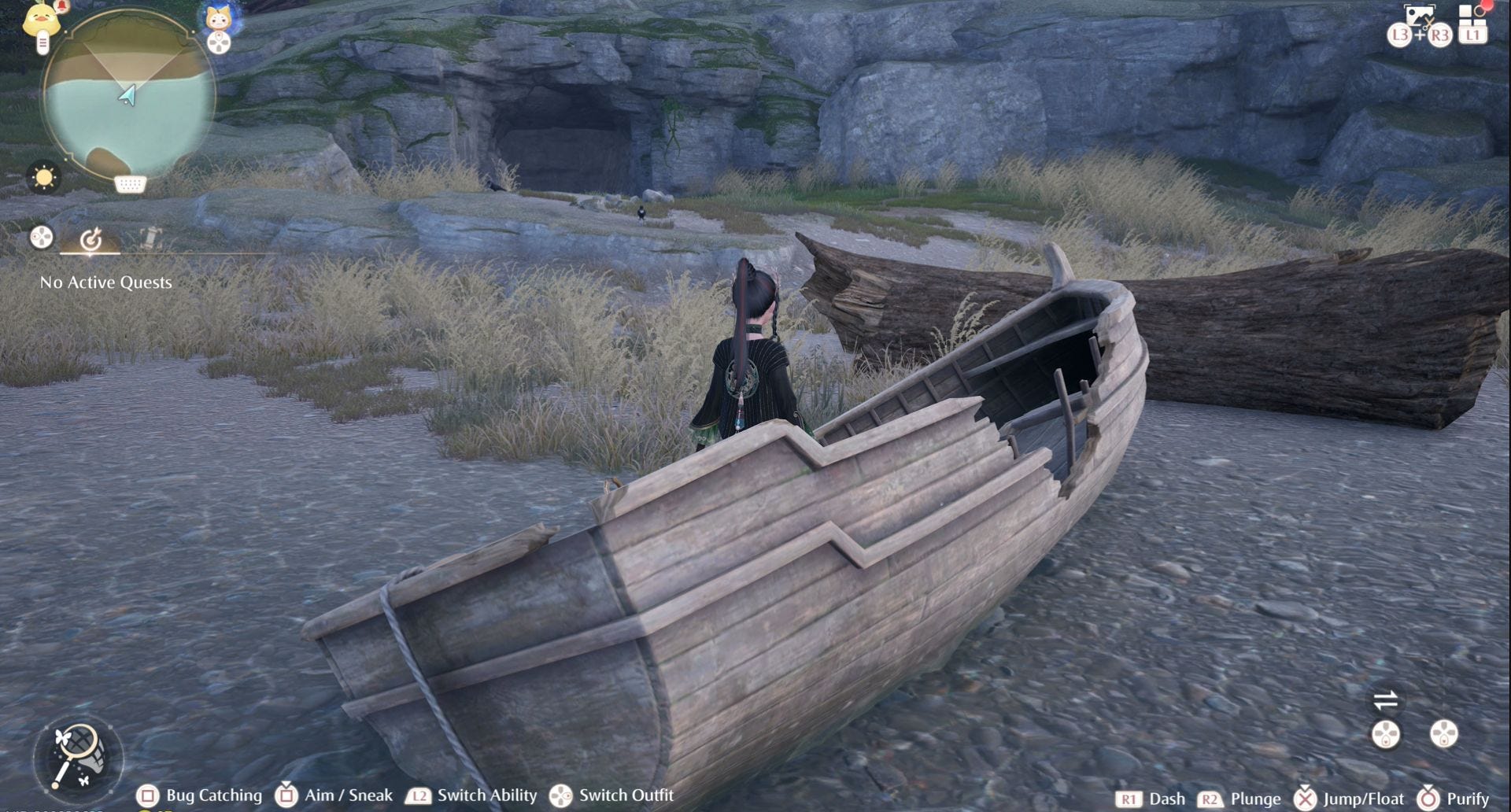Activate the bug catching net ability
The height and width of the screenshot is (812, 1511).
tap(78, 756)
